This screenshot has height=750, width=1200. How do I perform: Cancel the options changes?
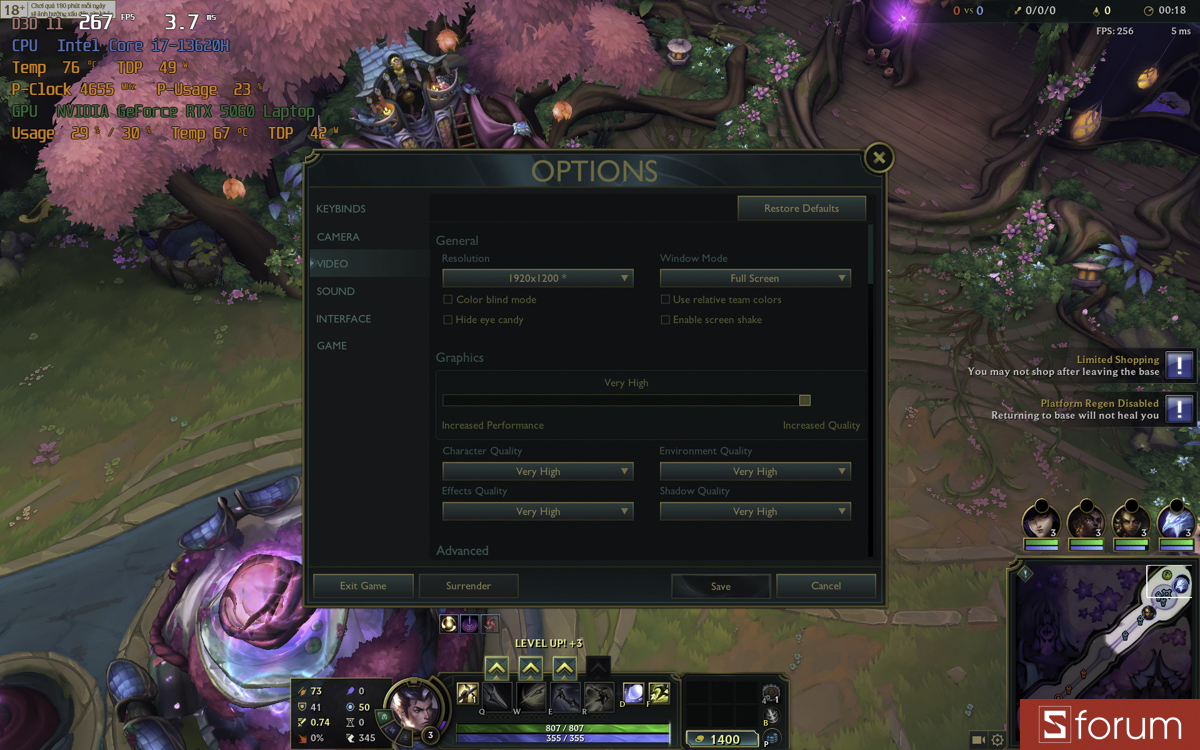coord(826,586)
